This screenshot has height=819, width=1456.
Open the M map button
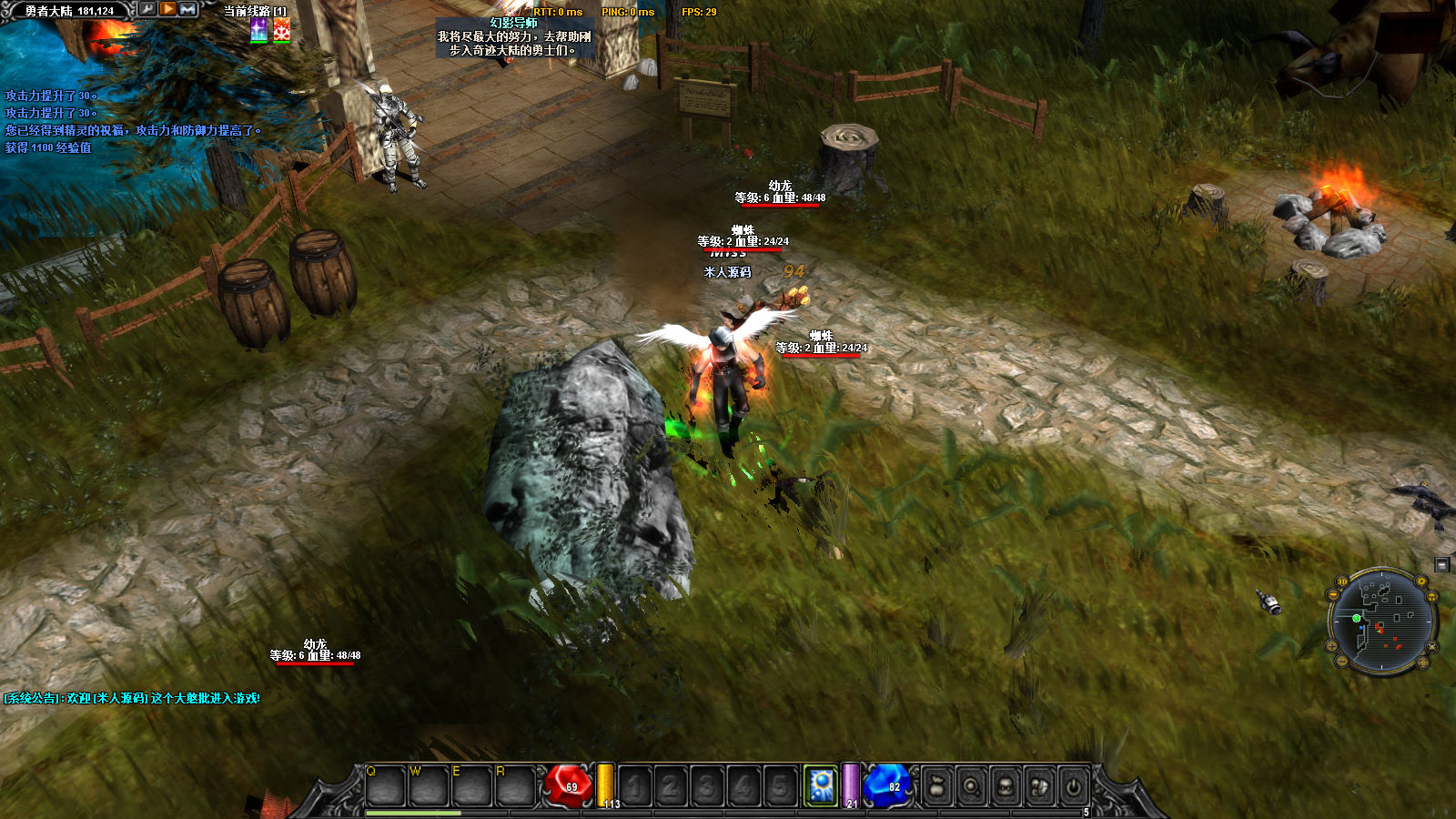point(188,9)
